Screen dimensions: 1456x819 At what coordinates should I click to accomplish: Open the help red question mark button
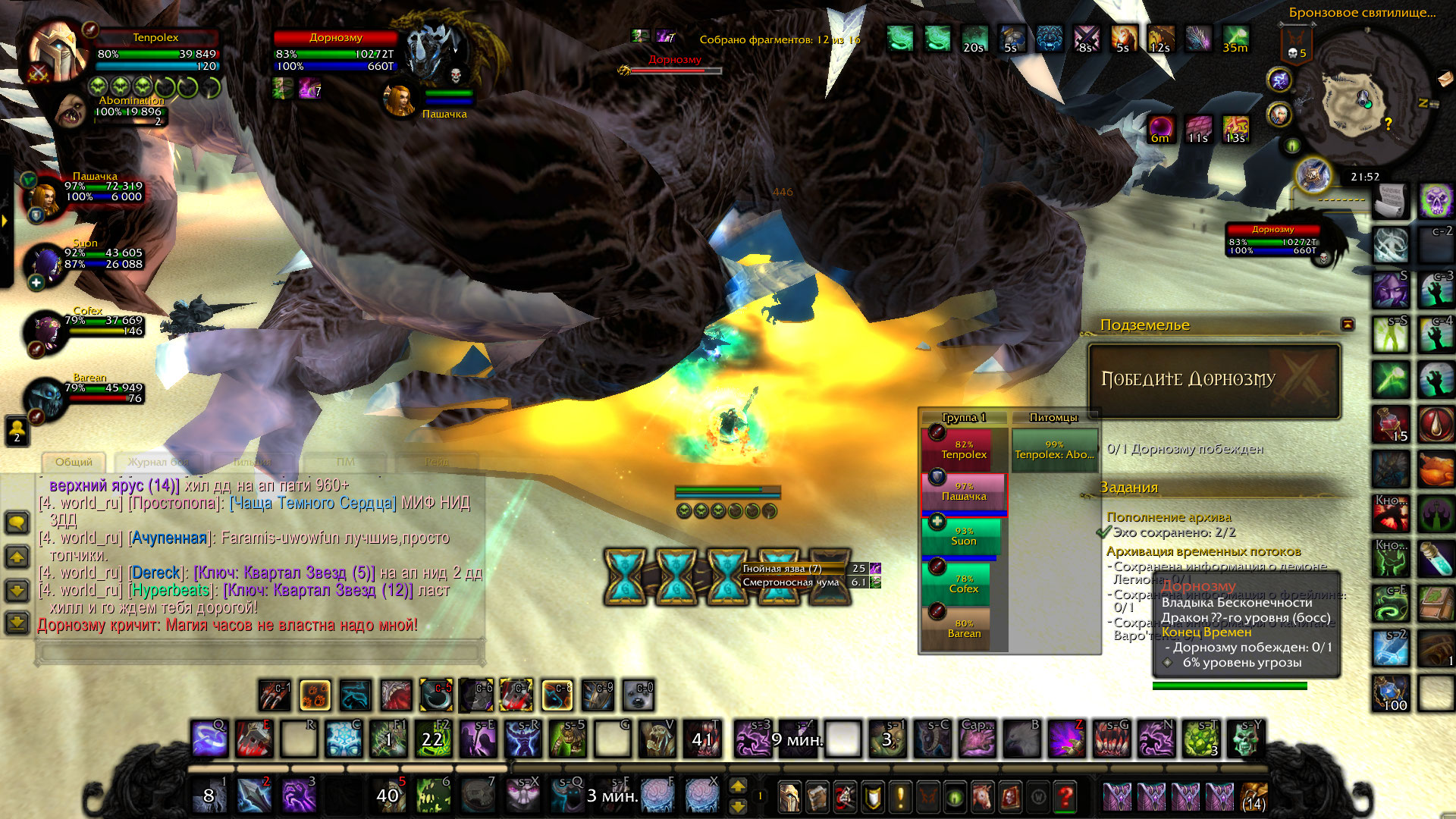1065,797
